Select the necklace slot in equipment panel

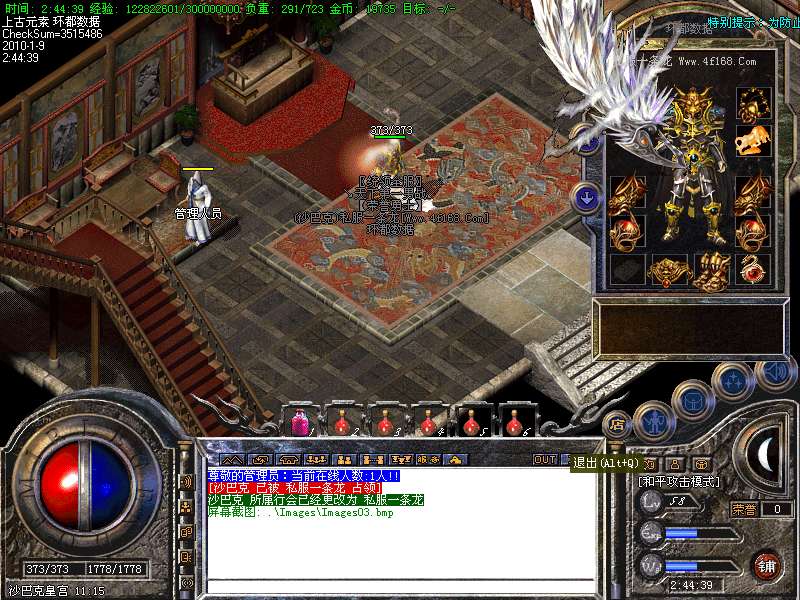click(x=753, y=102)
